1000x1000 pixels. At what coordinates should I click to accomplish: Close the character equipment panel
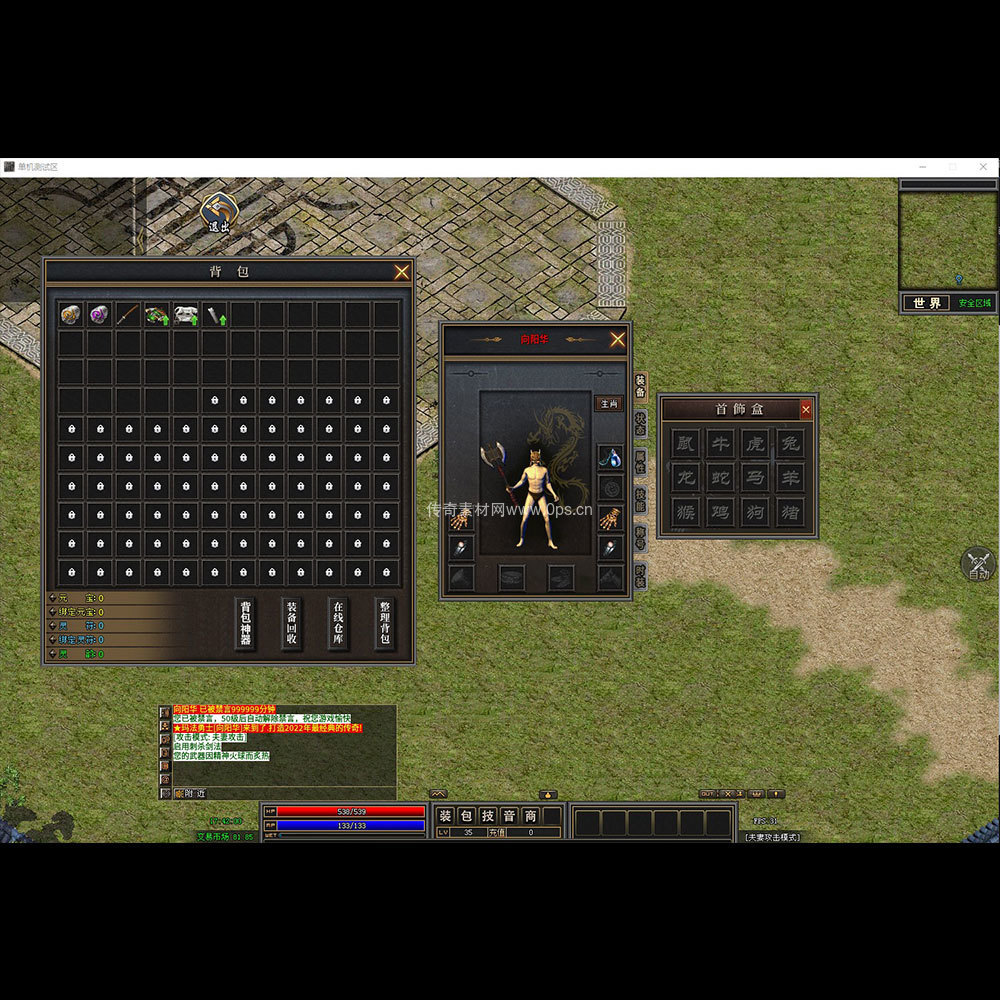618,340
